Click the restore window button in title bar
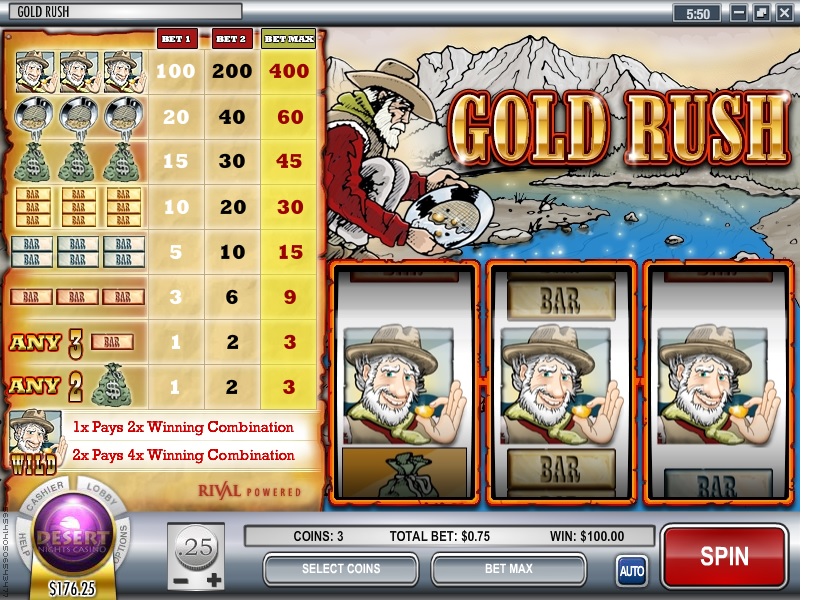Viewport: 819px width, 600px height. [762, 13]
